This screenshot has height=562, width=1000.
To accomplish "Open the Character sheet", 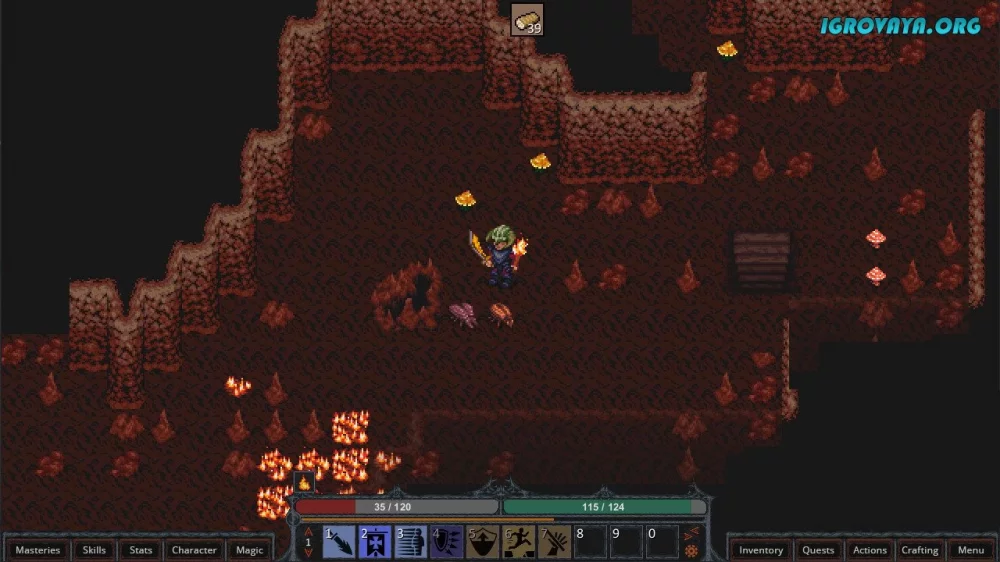I will tap(194, 550).
